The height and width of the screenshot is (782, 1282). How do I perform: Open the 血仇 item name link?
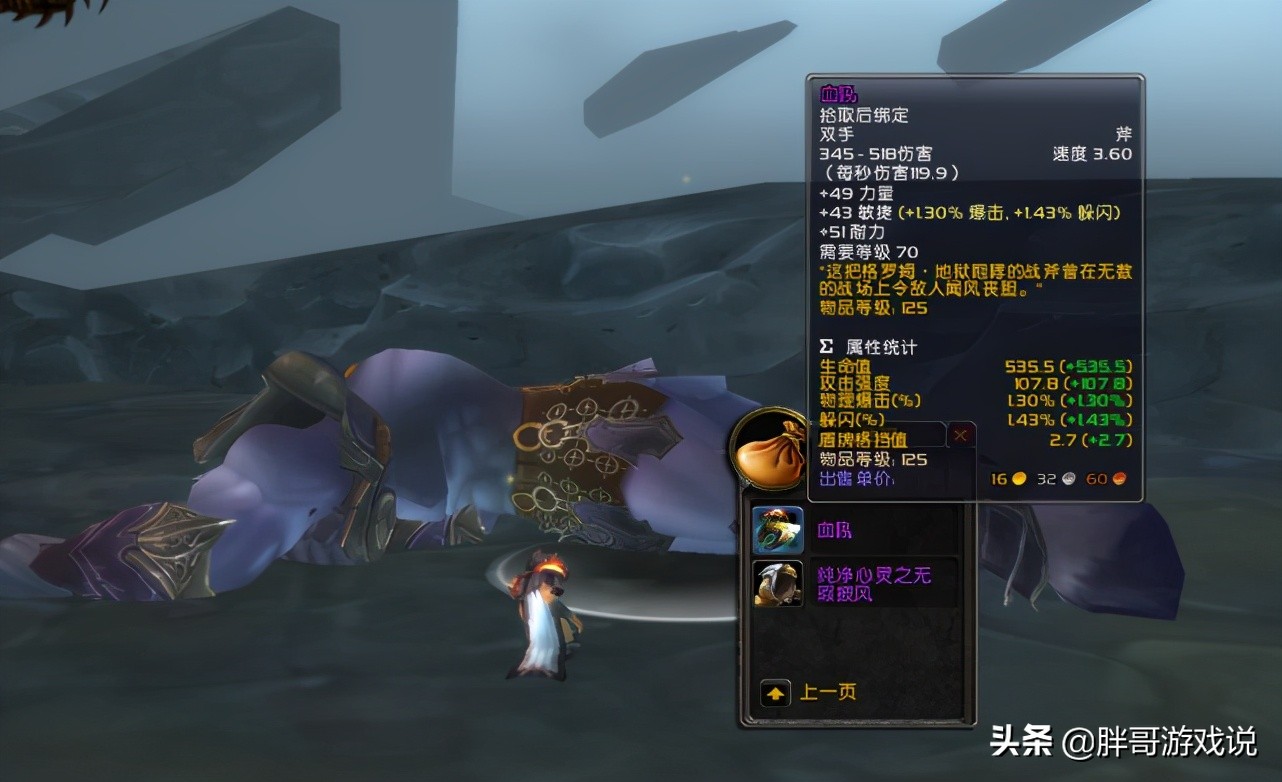pyautogui.click(x=837, y=530)
